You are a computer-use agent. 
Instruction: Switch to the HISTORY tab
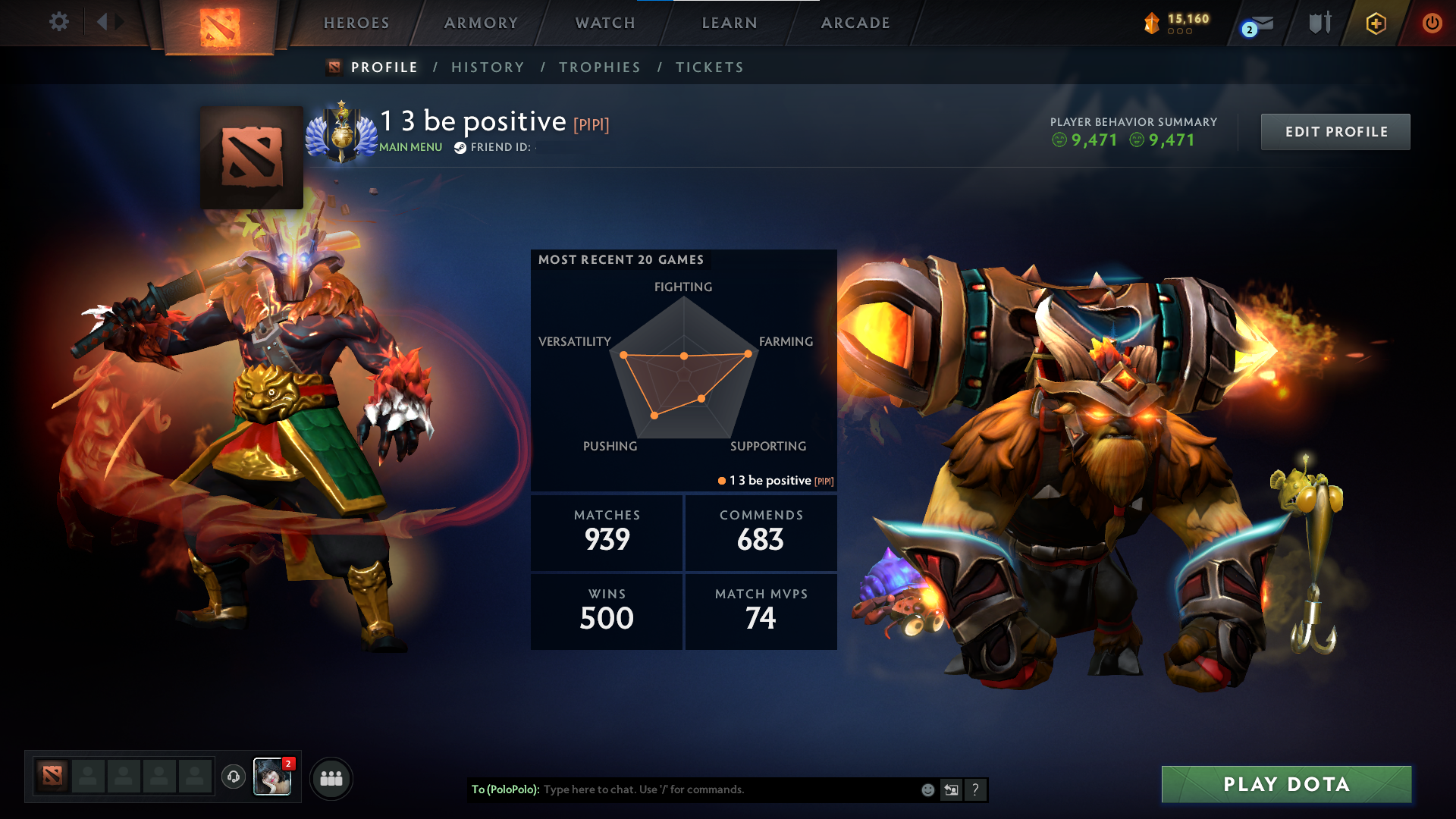click(x=488, y=67)
